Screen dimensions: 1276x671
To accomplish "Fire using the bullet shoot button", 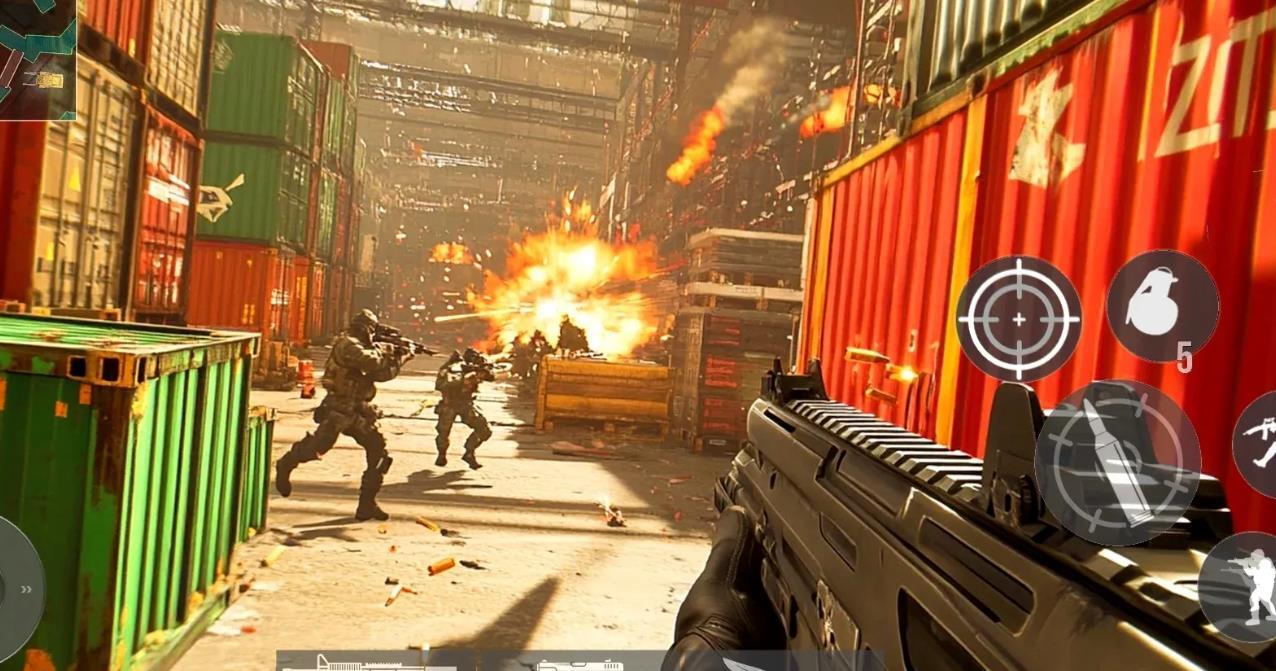I will pyautogui.click(x=1117, y=462).
